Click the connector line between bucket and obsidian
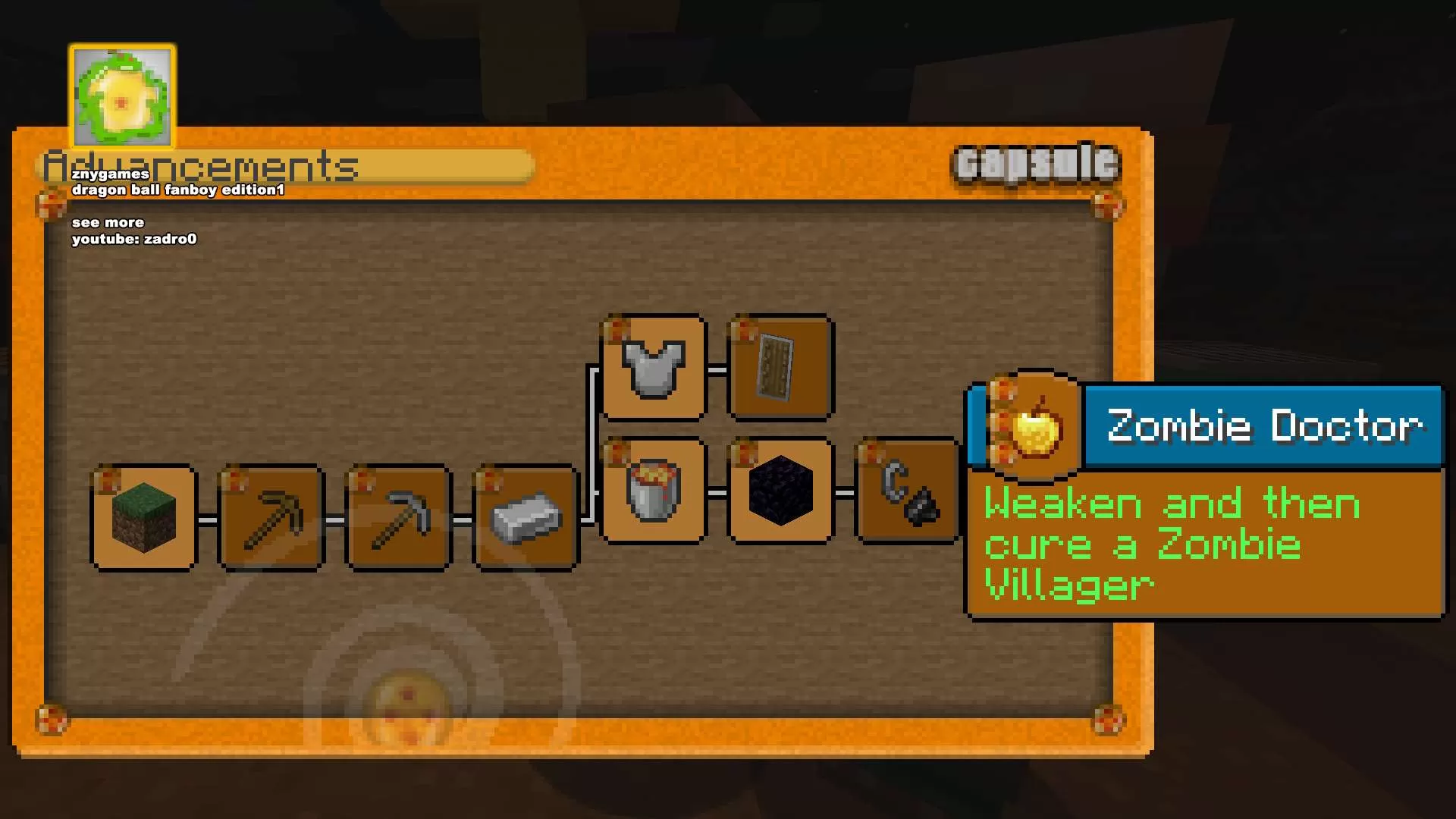This screenshot has width=1456, height=819. (x=717, y=493)
